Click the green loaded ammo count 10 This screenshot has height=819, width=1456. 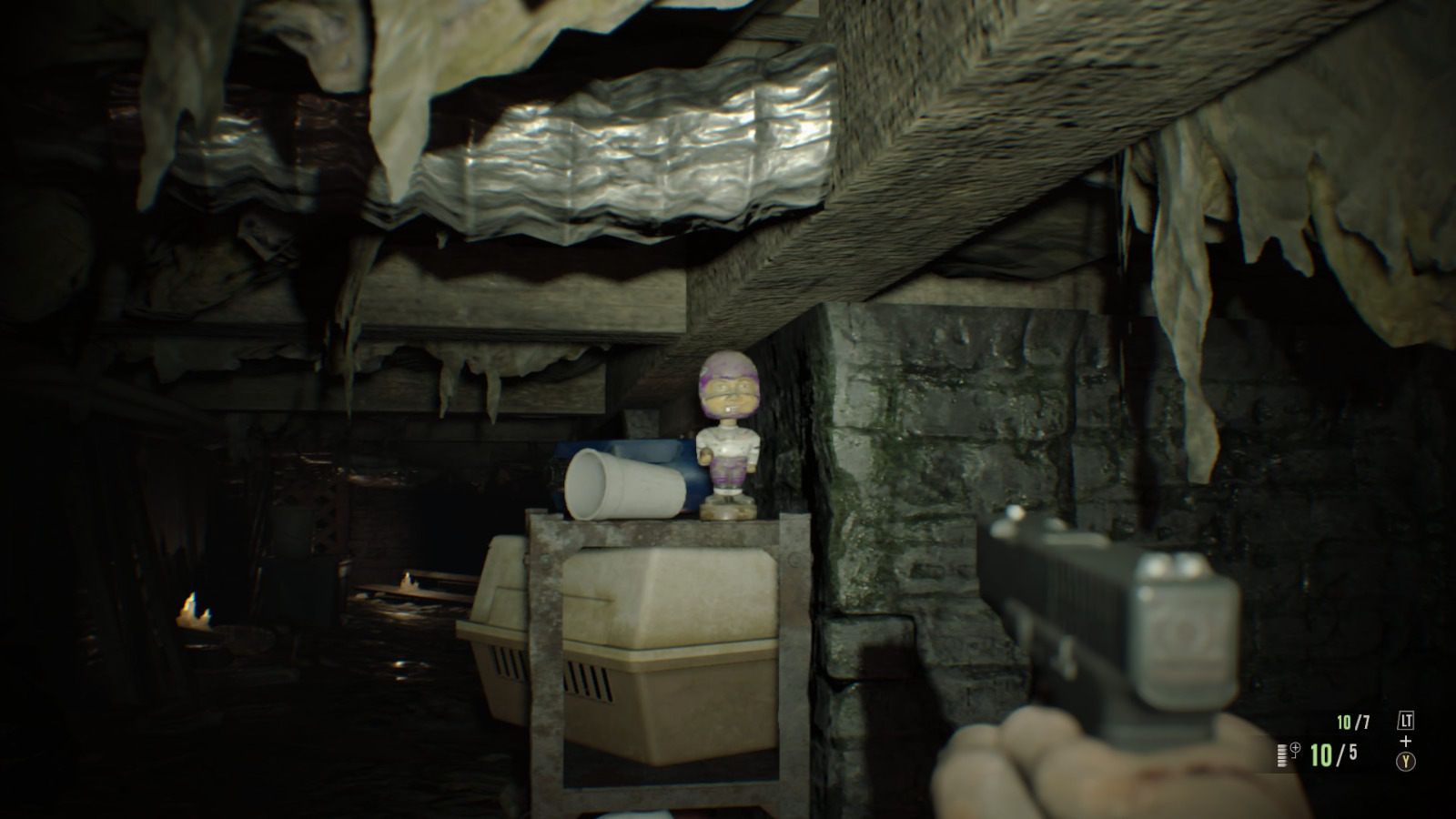pyautogui.click(x=1320, y=755)
